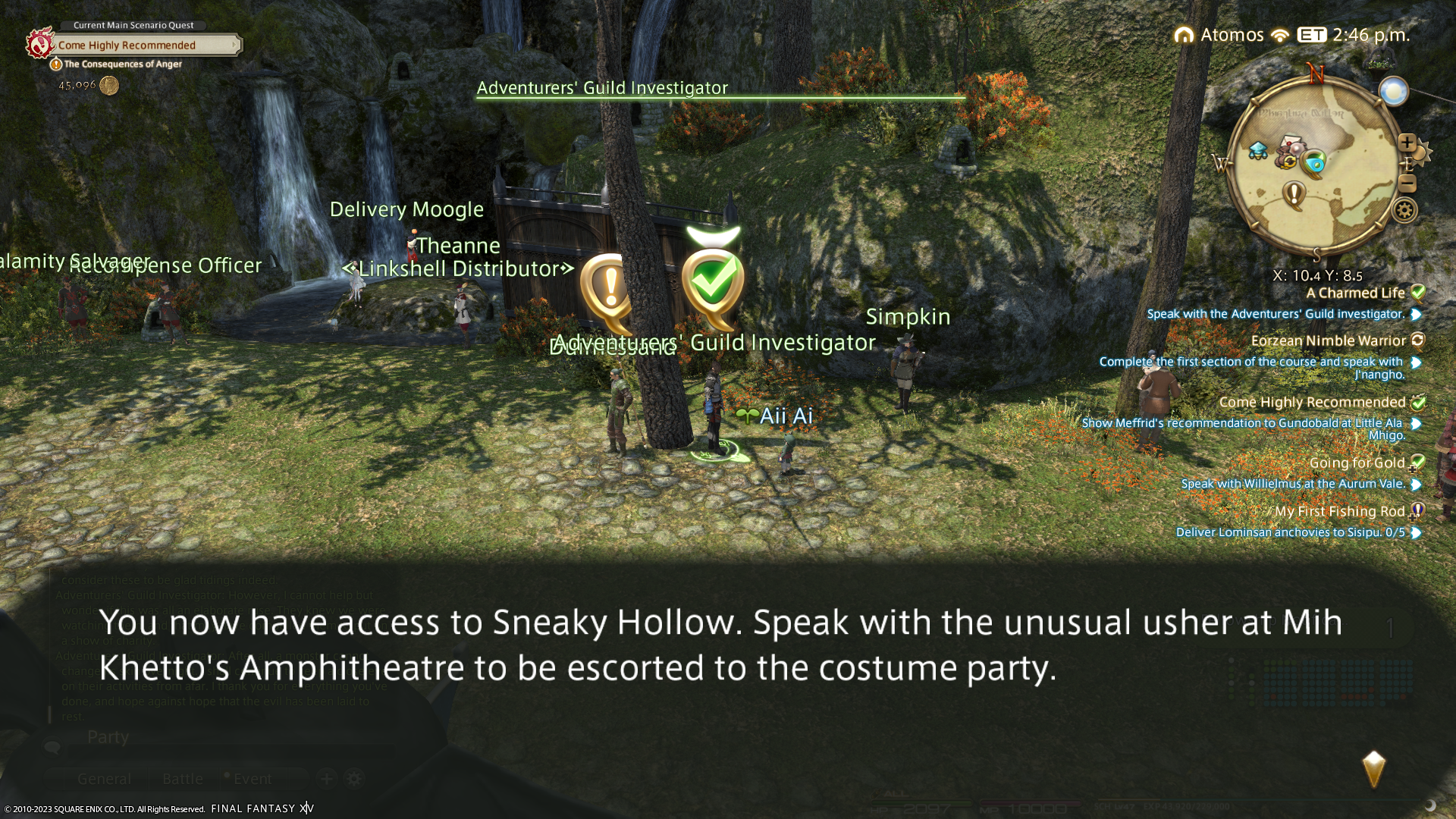Viewport: 1456px width, 819px height.
Task: Advance the dialogue with the gold arrow
Action: click(x=1373, y=769)
